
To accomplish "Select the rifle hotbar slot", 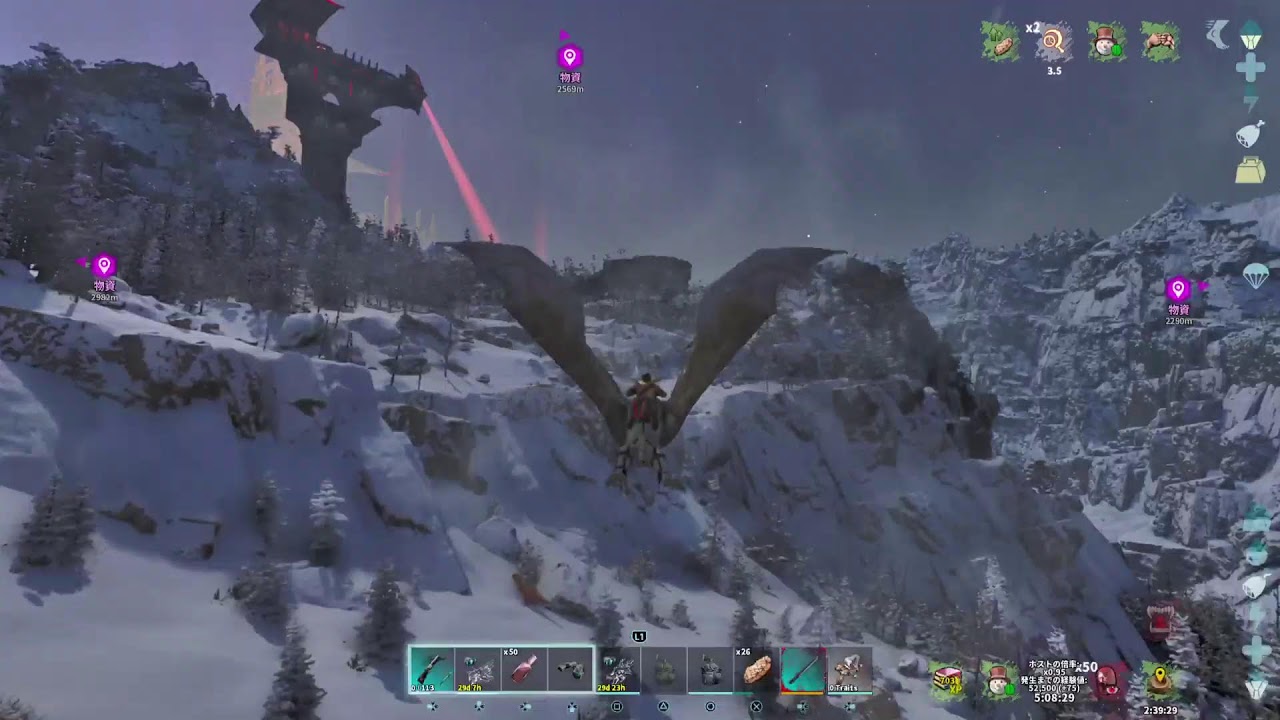I will click(x=432, y=669).
